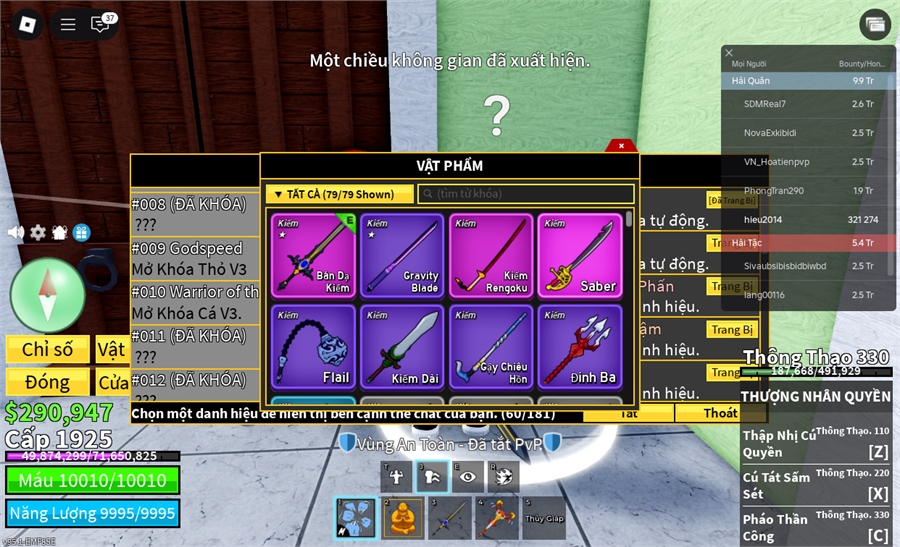The height and width of the screenshot is (547, 900).
Task: Close the Vật Phẩm inventory window
Action: pyautogui.click(x=621, y=146)
